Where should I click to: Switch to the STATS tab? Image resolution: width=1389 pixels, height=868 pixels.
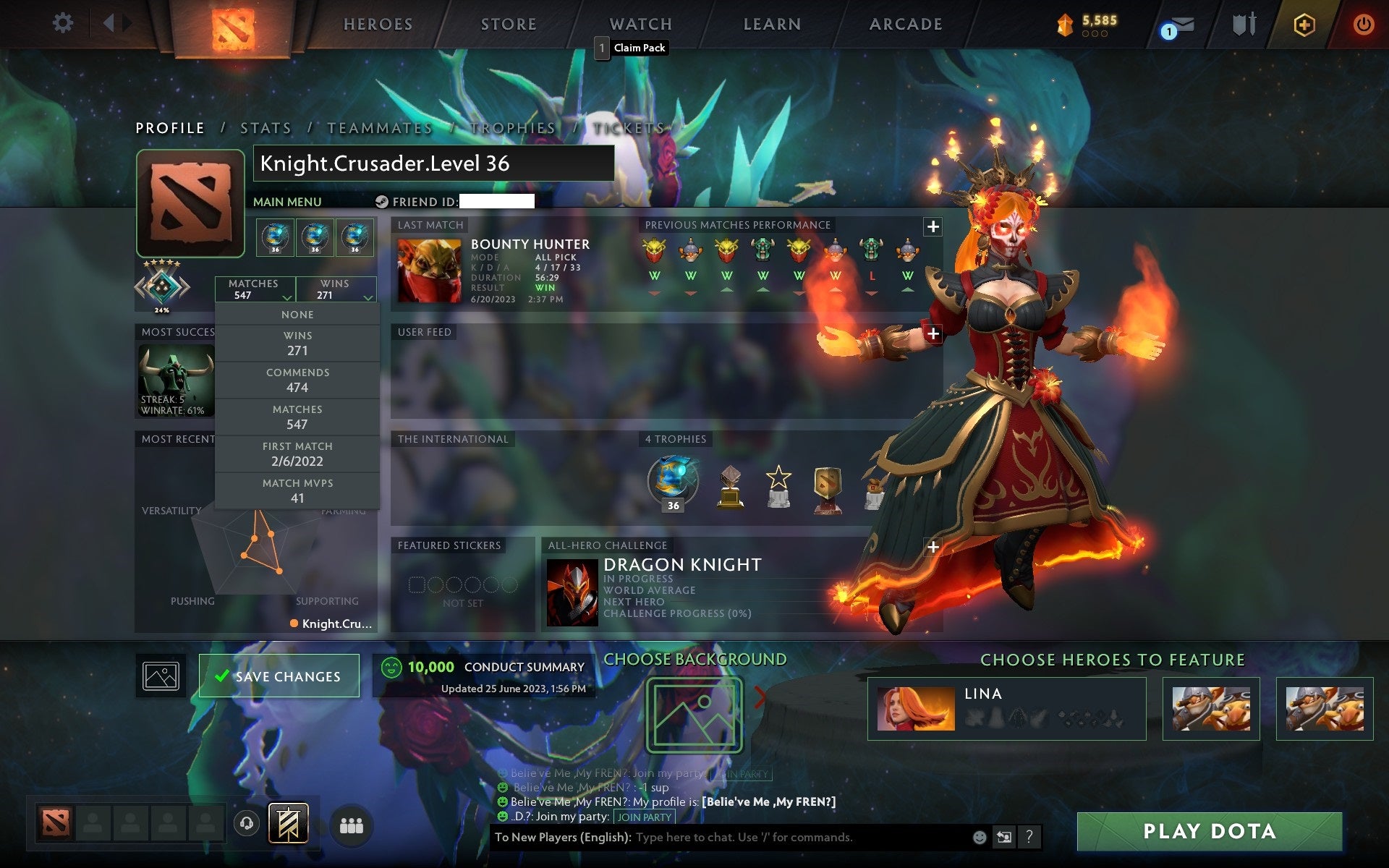(265, 127)
